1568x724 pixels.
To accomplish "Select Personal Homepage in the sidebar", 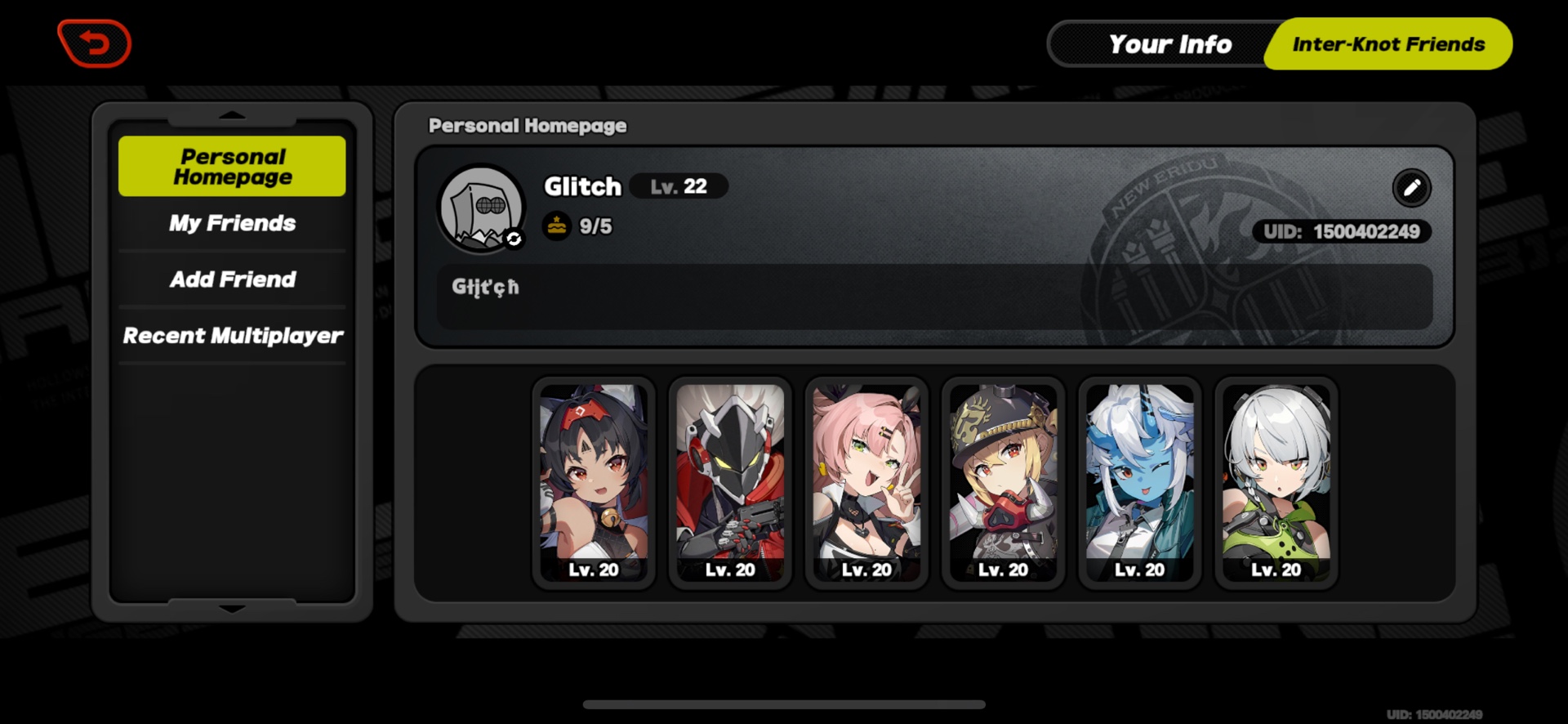I will (x=232, y=166).
